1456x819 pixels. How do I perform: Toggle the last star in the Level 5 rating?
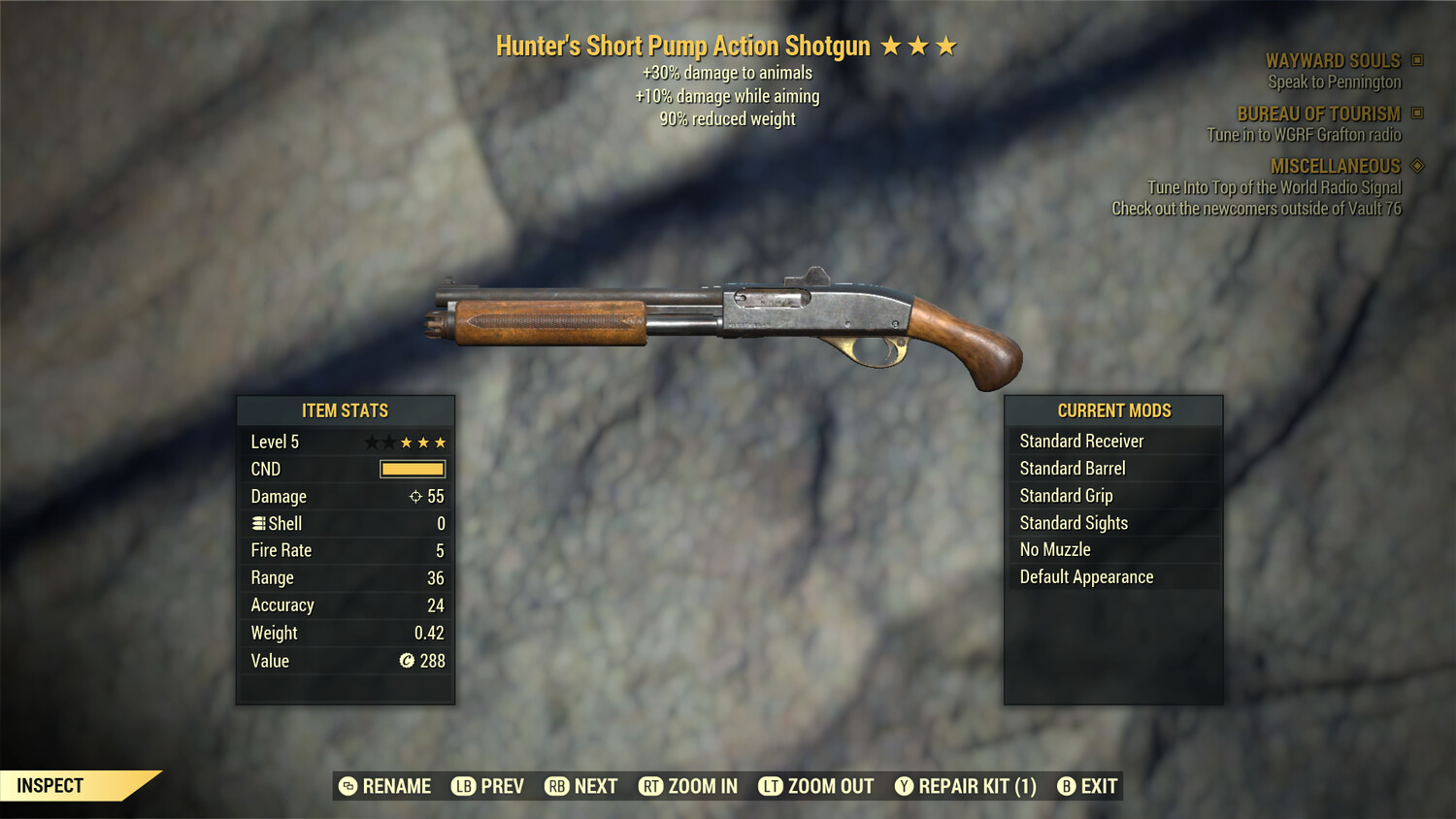[x=442, y=442]
